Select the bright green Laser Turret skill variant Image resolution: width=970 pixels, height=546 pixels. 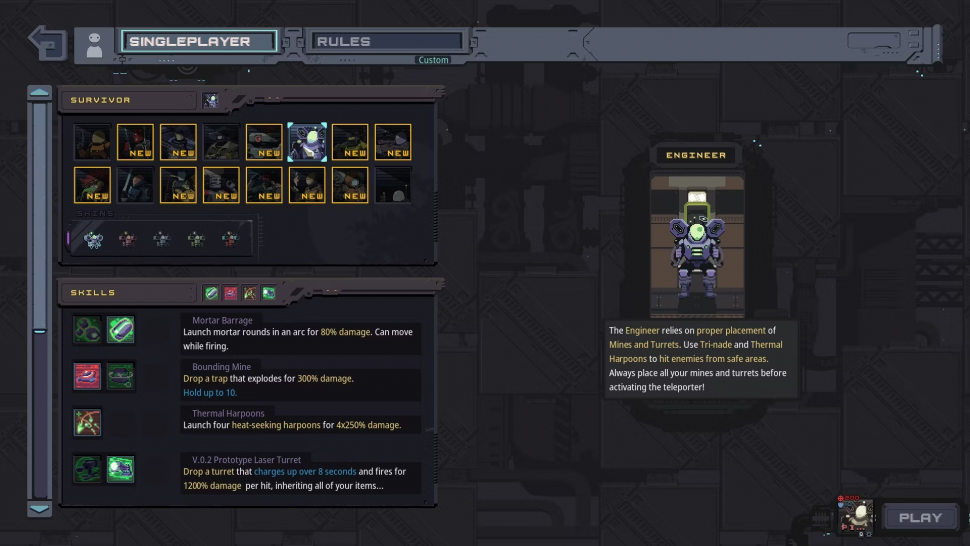[121, 469]
